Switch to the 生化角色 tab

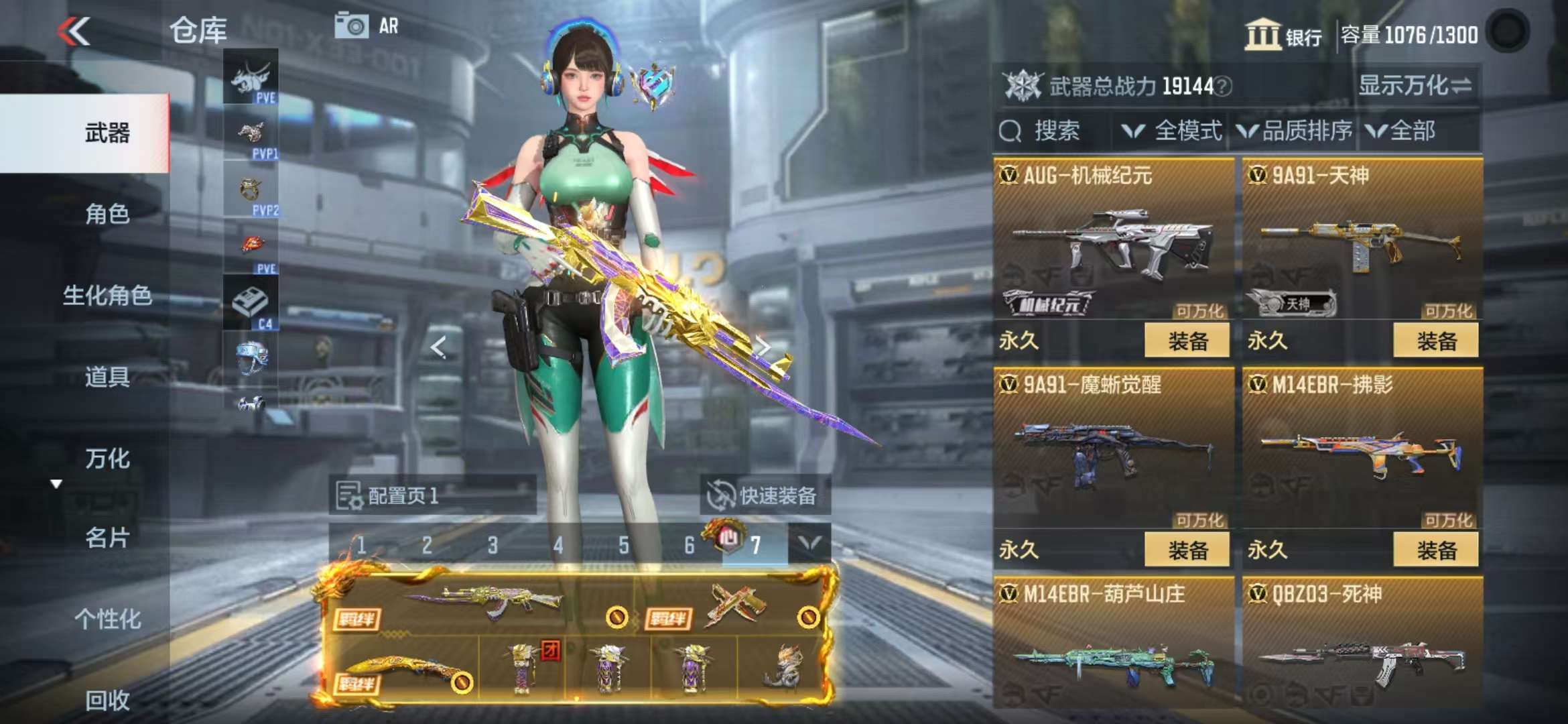(x=107, y=296)
